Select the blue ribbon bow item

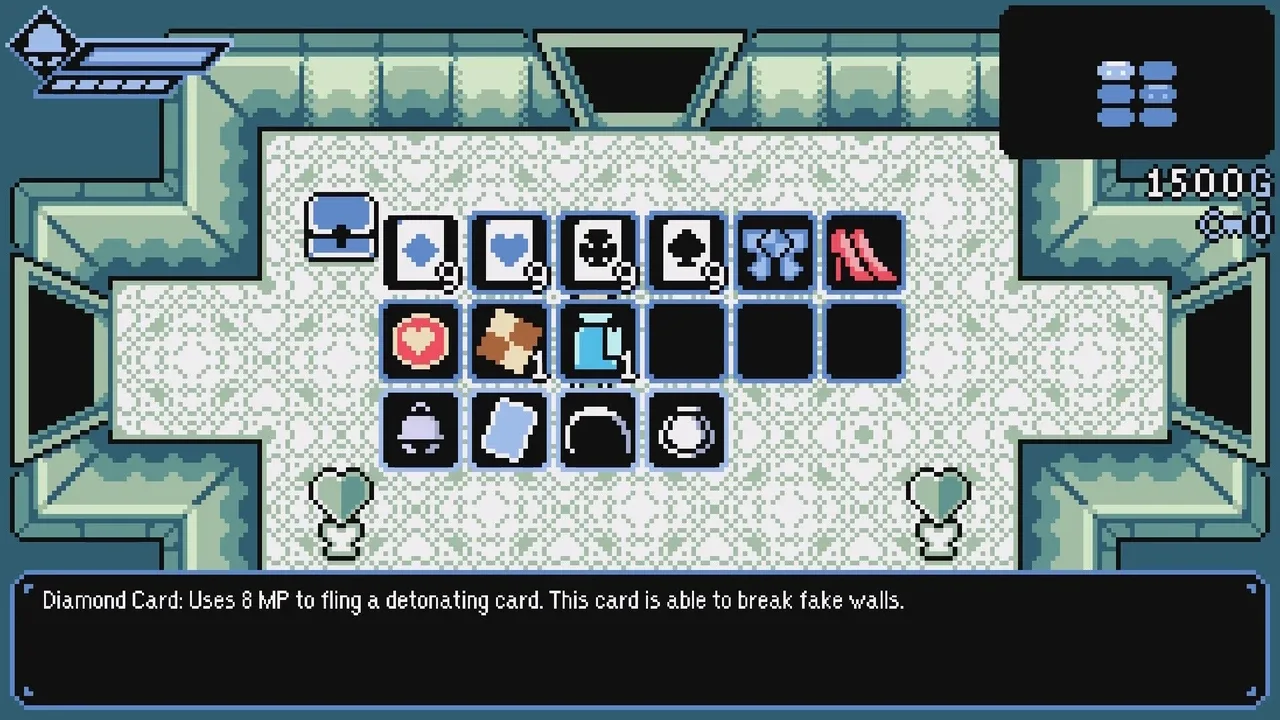tap(773, 252)
